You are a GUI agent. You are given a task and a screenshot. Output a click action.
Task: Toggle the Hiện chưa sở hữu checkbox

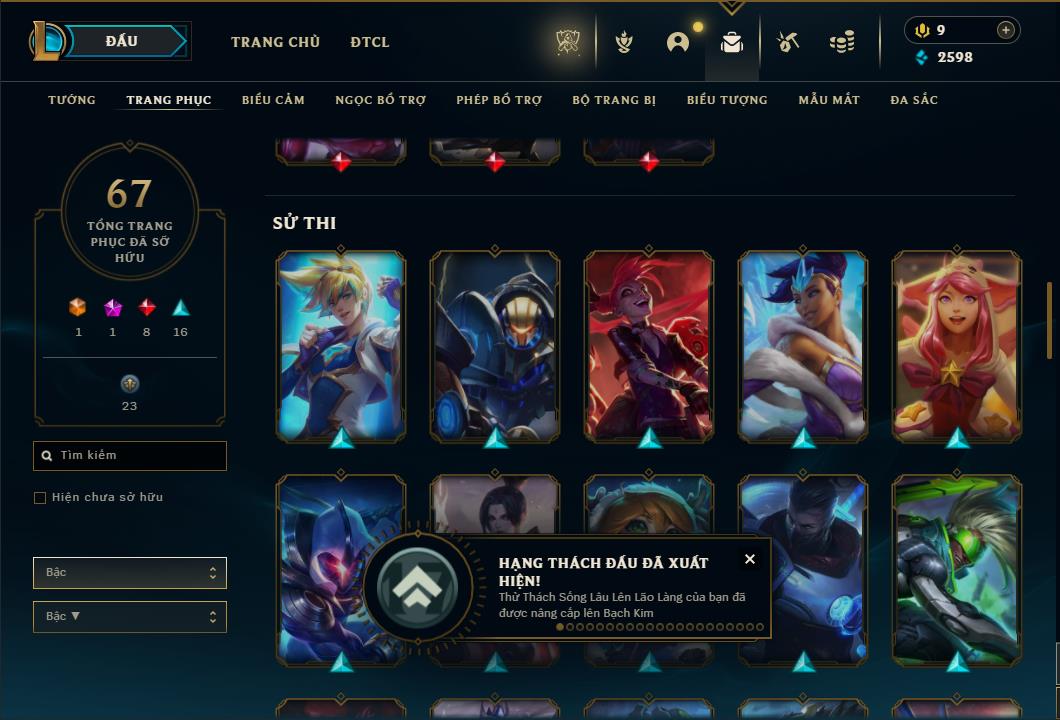click(x=40, y=498)
